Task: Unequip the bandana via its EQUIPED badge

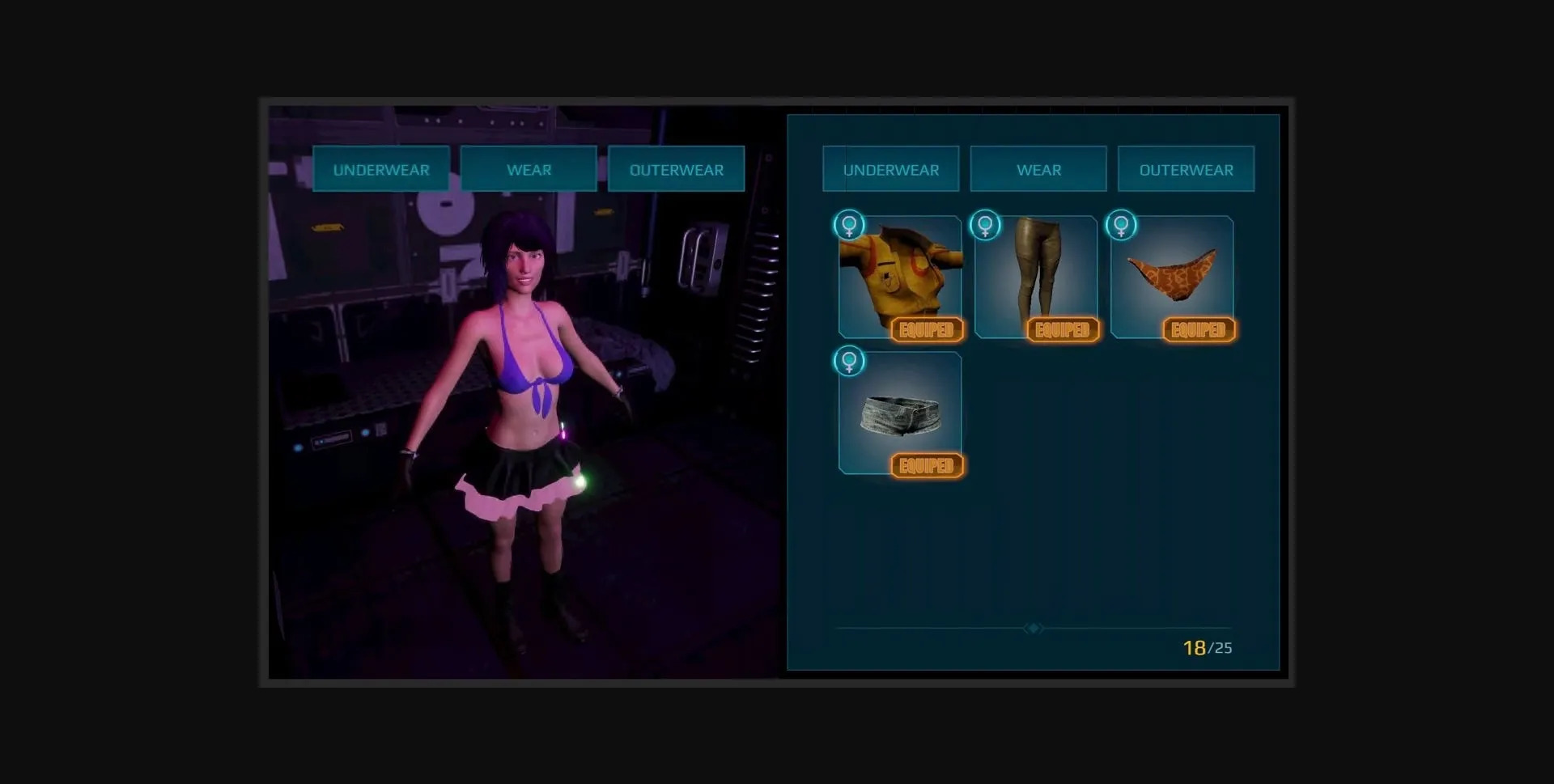Action: [x=1199, y=329]
